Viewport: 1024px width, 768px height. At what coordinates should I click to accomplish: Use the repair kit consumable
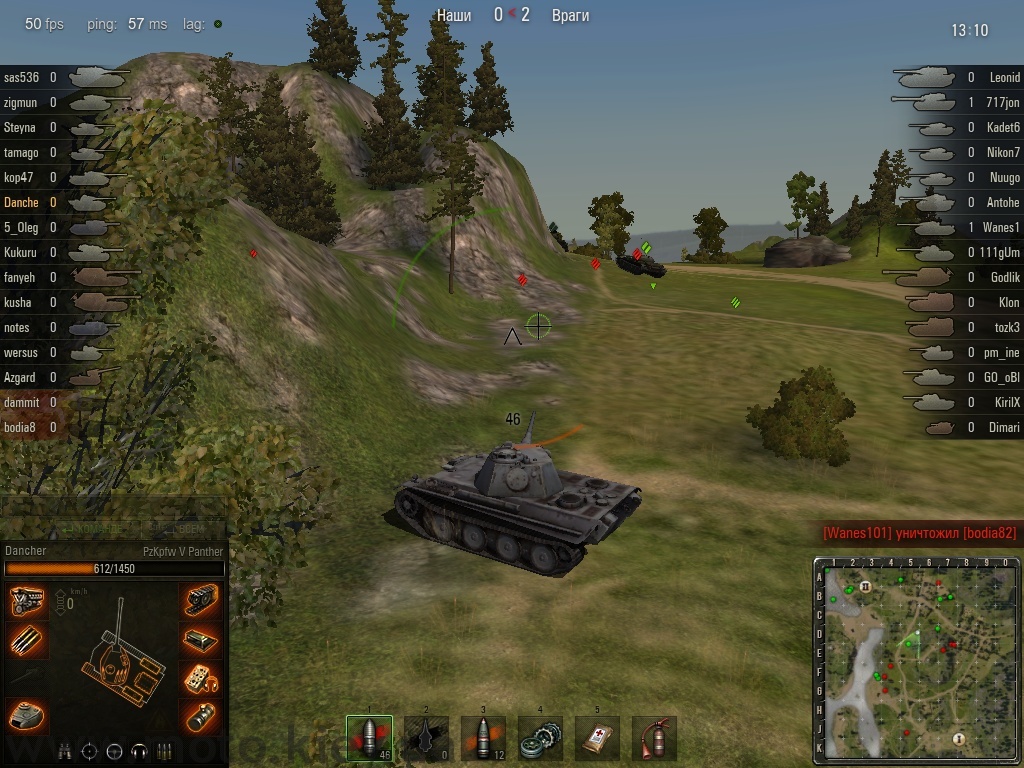[x=540, y=738]
